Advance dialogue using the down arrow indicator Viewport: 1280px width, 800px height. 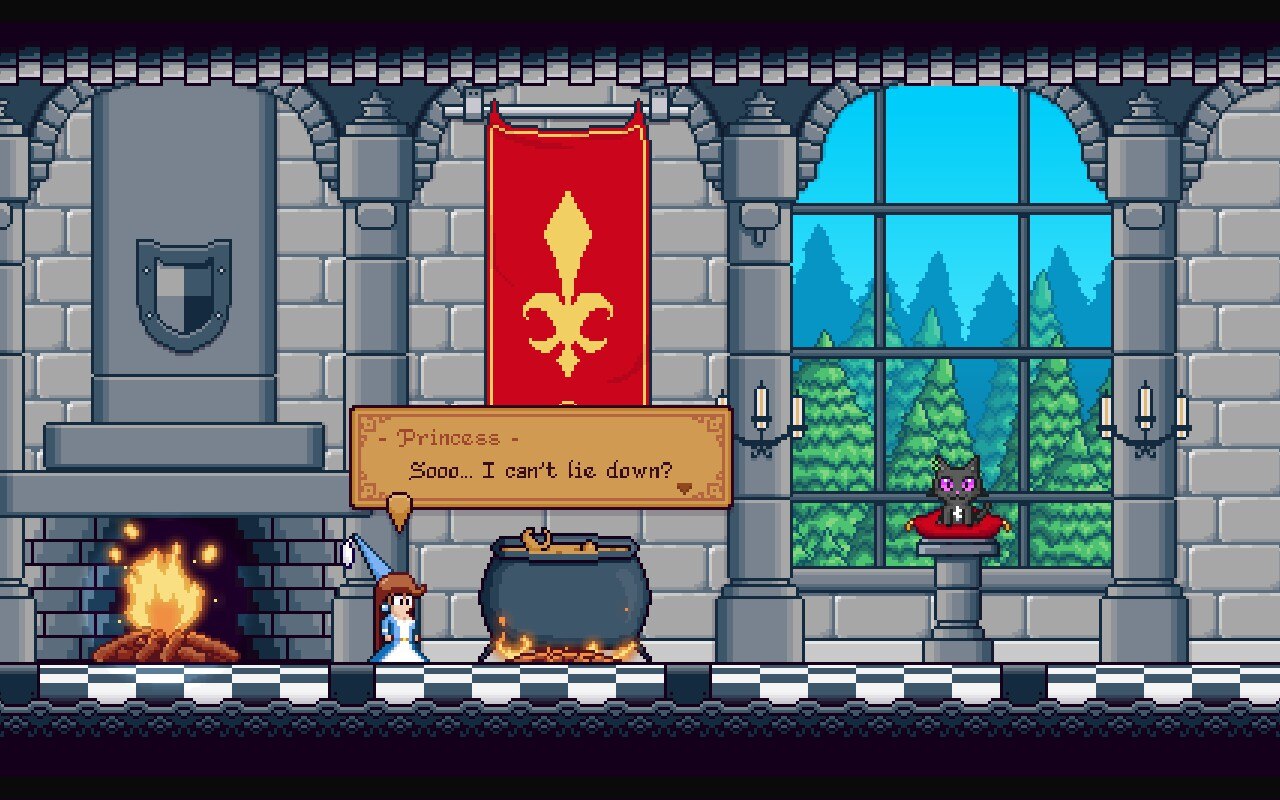pos(685,488)
